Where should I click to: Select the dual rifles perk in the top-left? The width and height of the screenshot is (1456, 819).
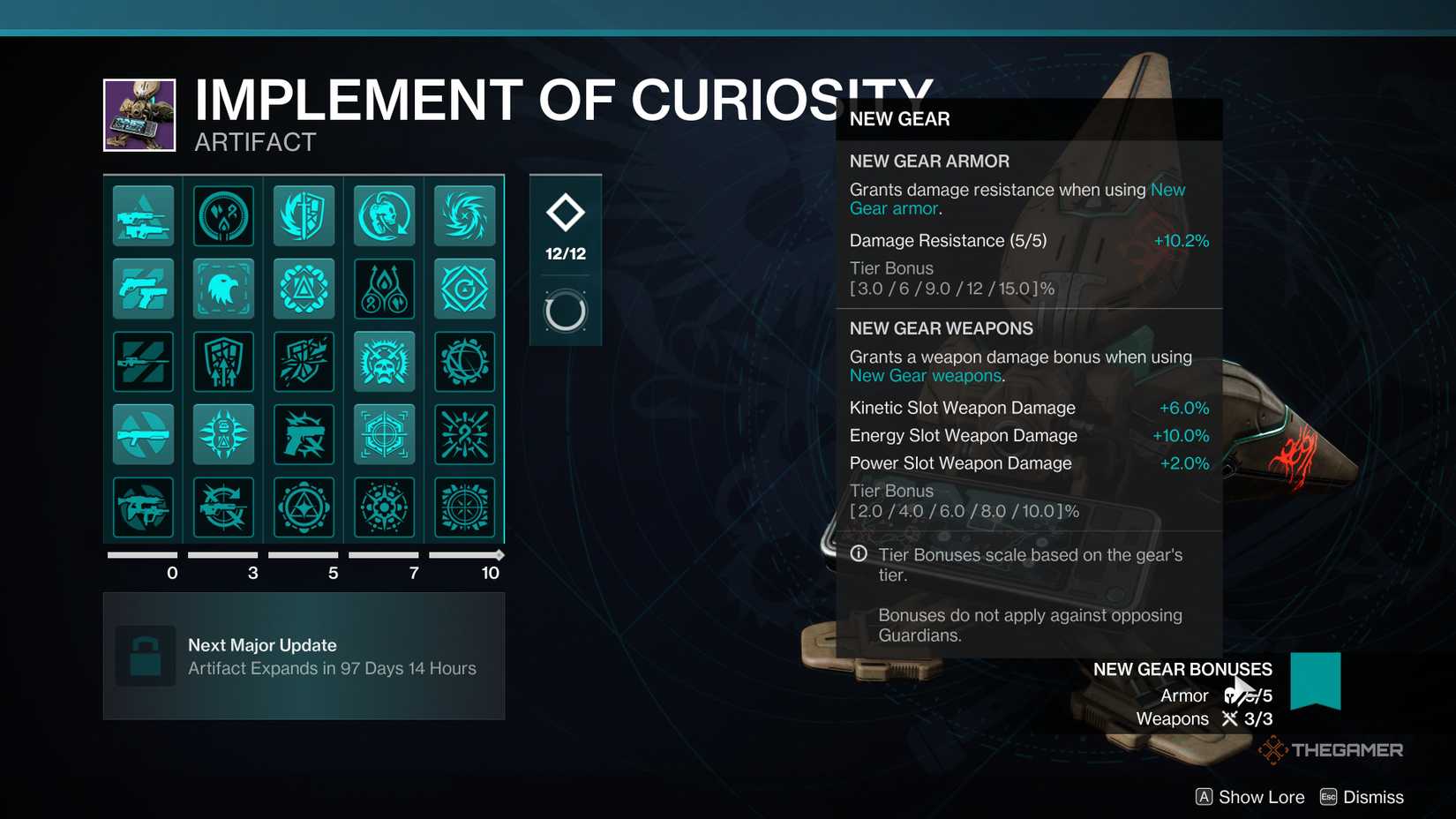pyautogui.click(x=143, y=214)
